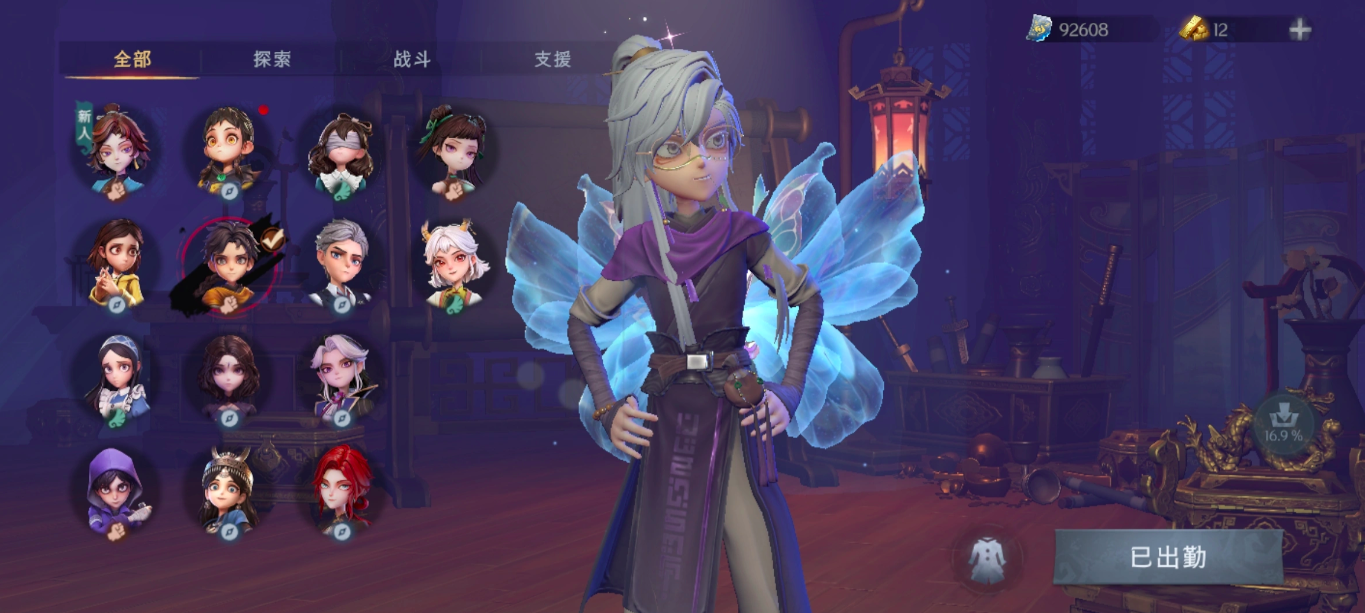Choose the character wearing a silver crown

pos(229,490)
